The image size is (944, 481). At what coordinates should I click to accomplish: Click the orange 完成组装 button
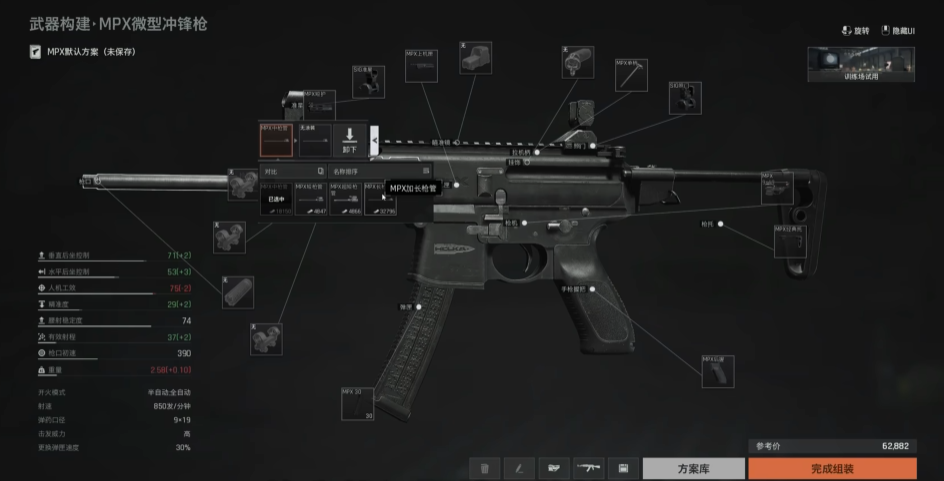pyautogui.click(x=831, y=468)
